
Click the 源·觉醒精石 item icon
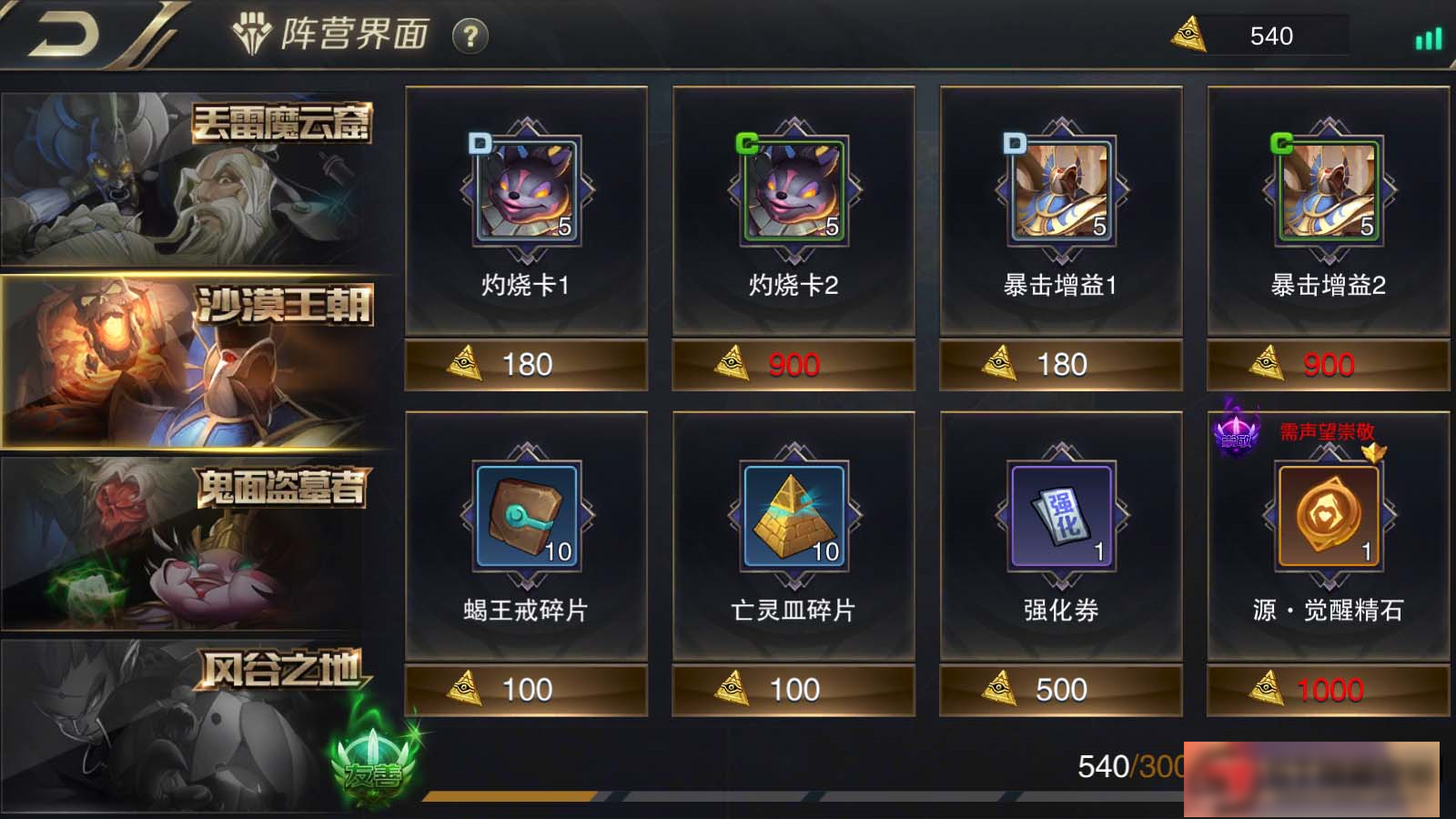[1326, 514]
